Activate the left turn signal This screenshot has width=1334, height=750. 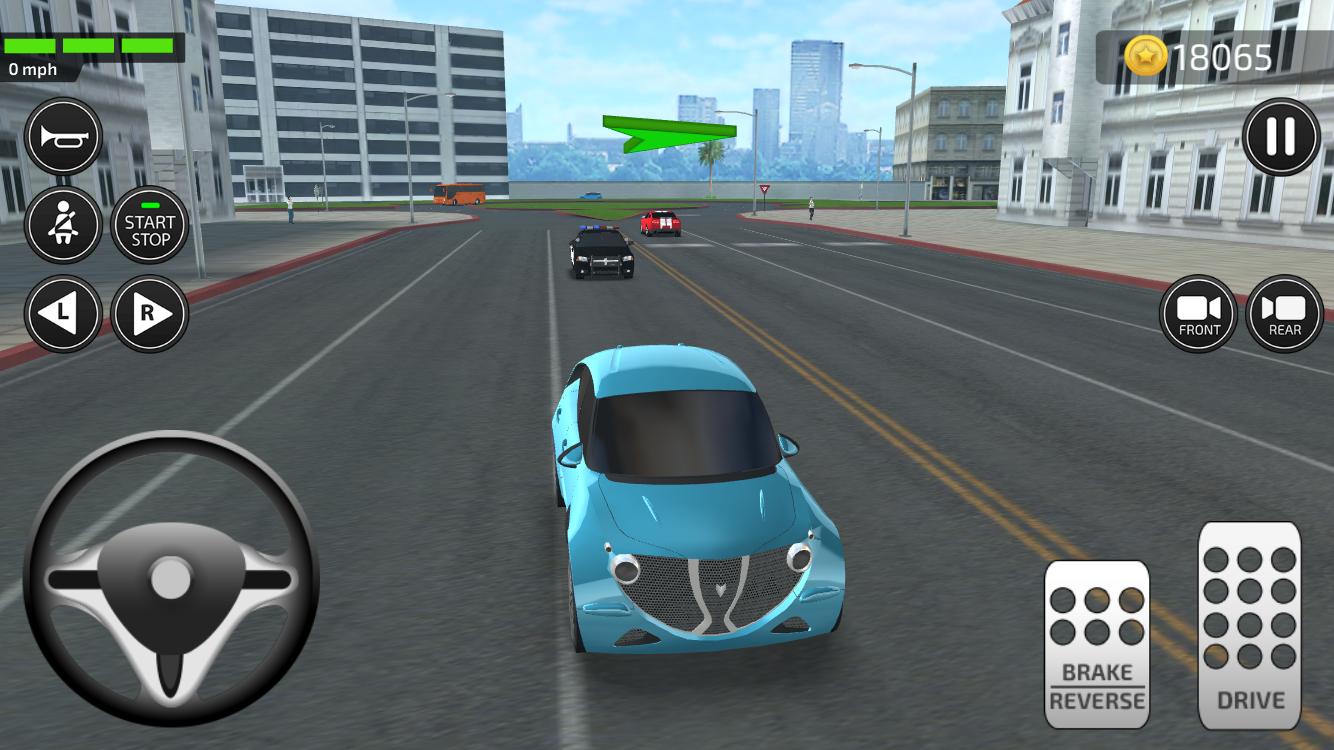(64, 314)
